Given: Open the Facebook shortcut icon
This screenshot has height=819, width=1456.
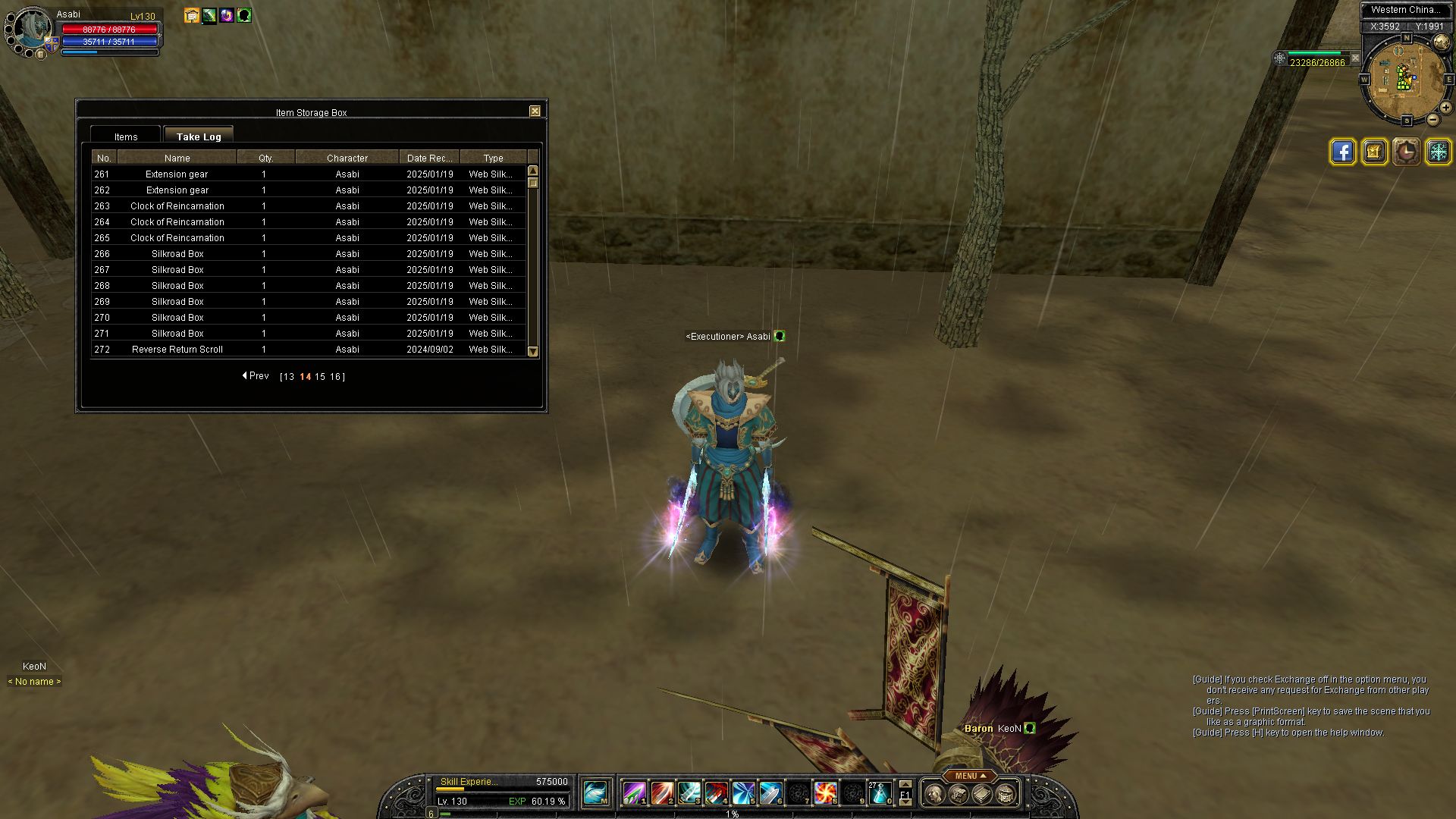Looking at the screenshot, I should click(x=1342, y=152).
